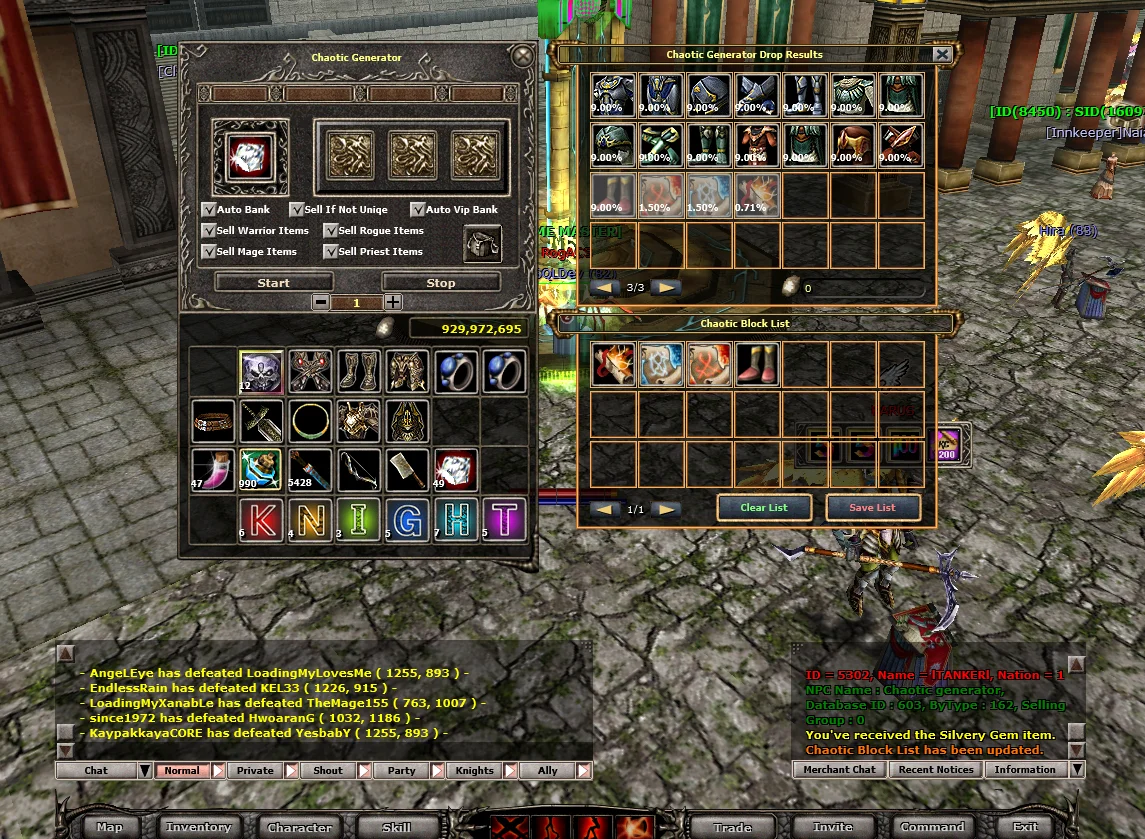Screen dimensions: 1145x839
Task: Toggle Sell Priest Items checkbox
Action: coord(331,252)
